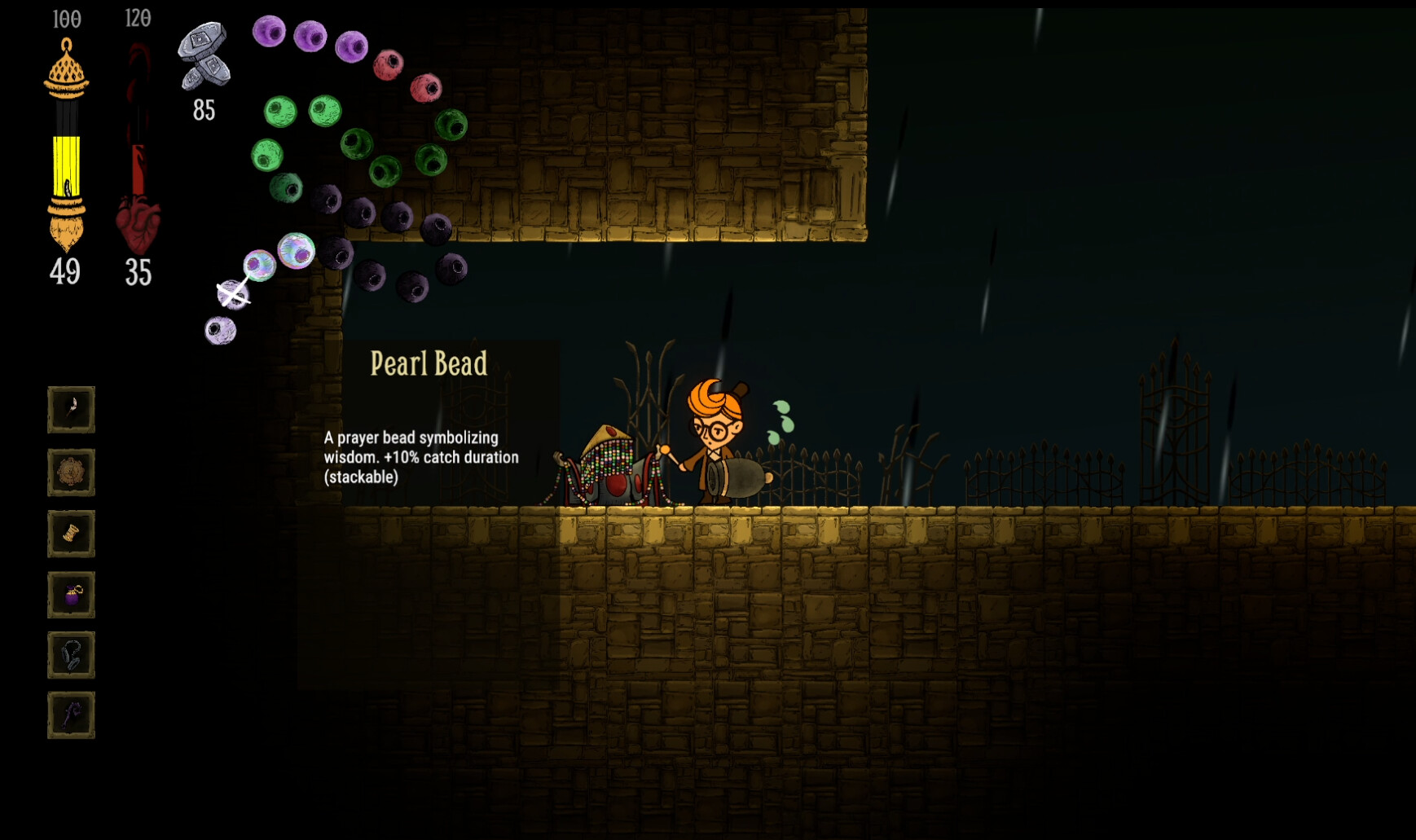Viewport: 1416px width, 840px height.
Task: Select the feather quill in the top inventory slot
Action: [x=71, y=409]
